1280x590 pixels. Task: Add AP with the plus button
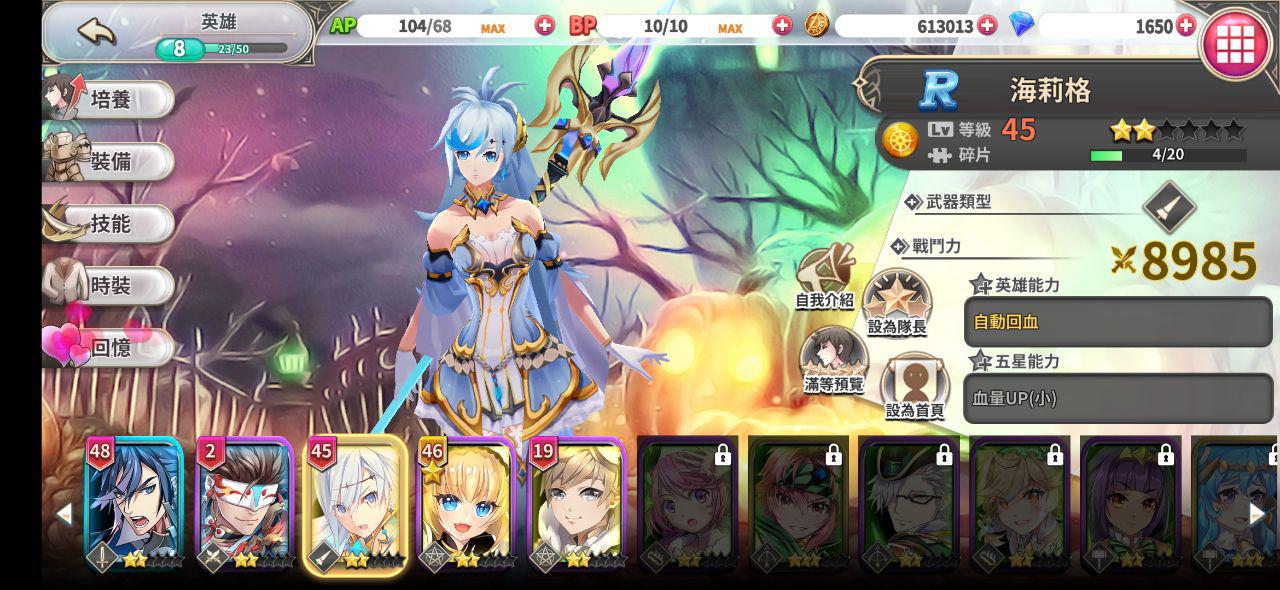[545, 26]
